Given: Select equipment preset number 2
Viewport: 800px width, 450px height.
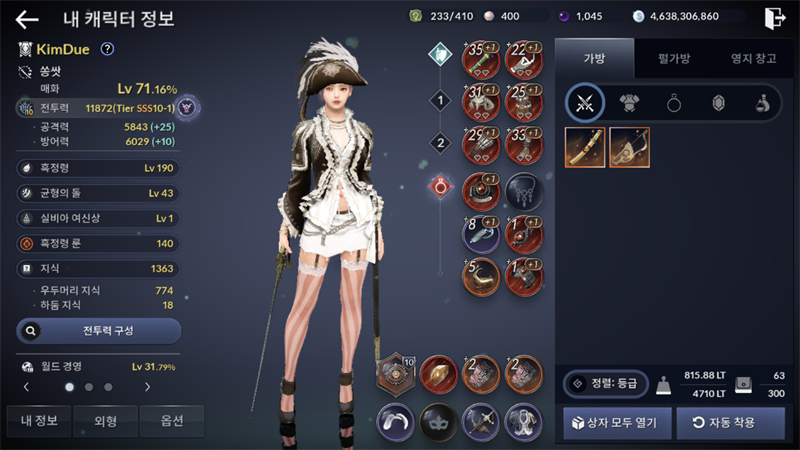Looking at the screenshot, I should [x=439, y=143].
